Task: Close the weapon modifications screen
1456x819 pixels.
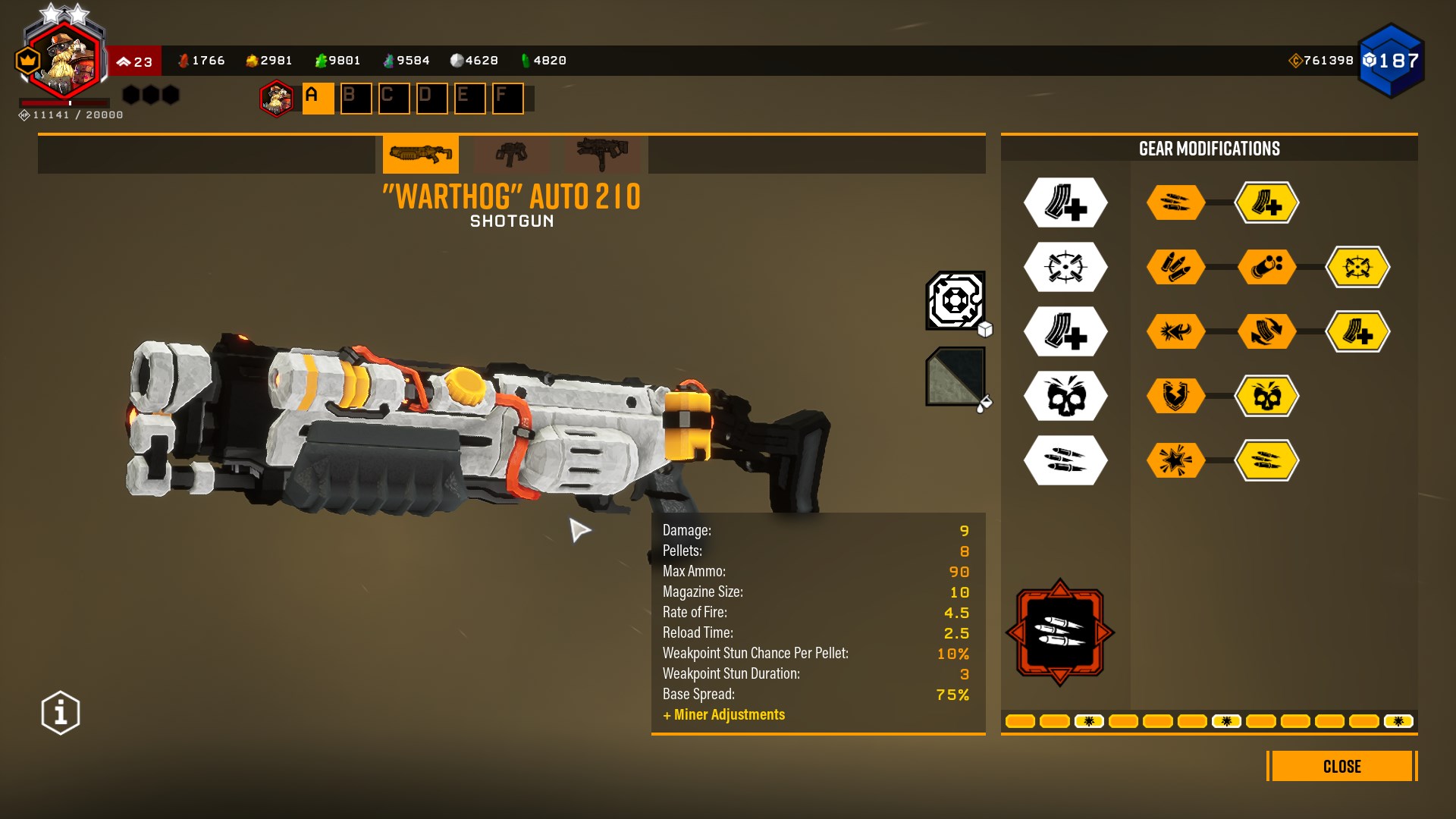Action: coord(1341,766)
